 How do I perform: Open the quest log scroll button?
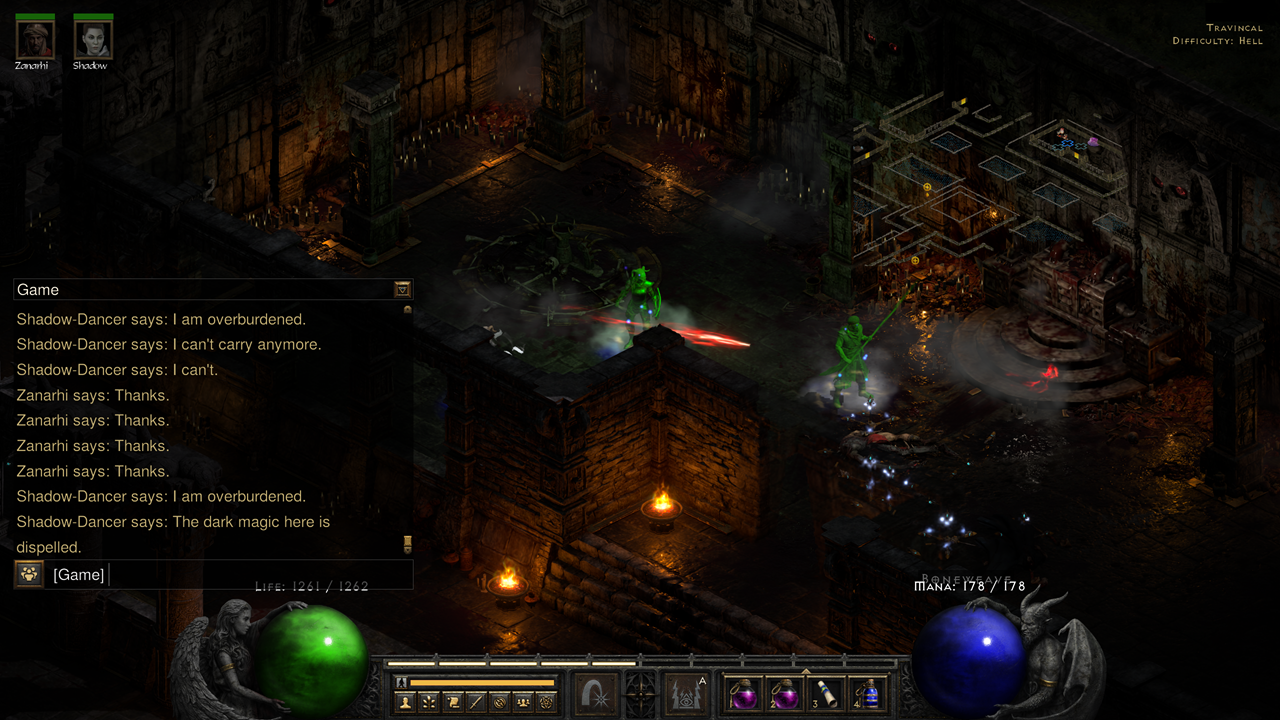[453, 702]
